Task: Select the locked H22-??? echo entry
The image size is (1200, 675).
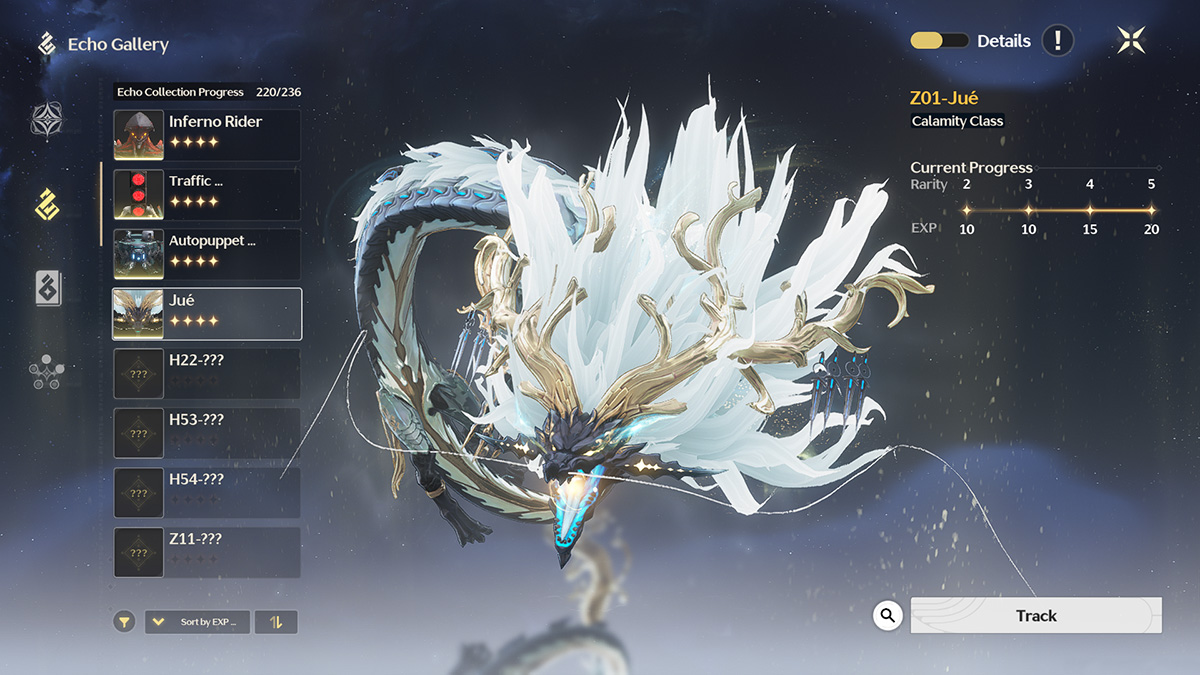Action: click(207, 373)
